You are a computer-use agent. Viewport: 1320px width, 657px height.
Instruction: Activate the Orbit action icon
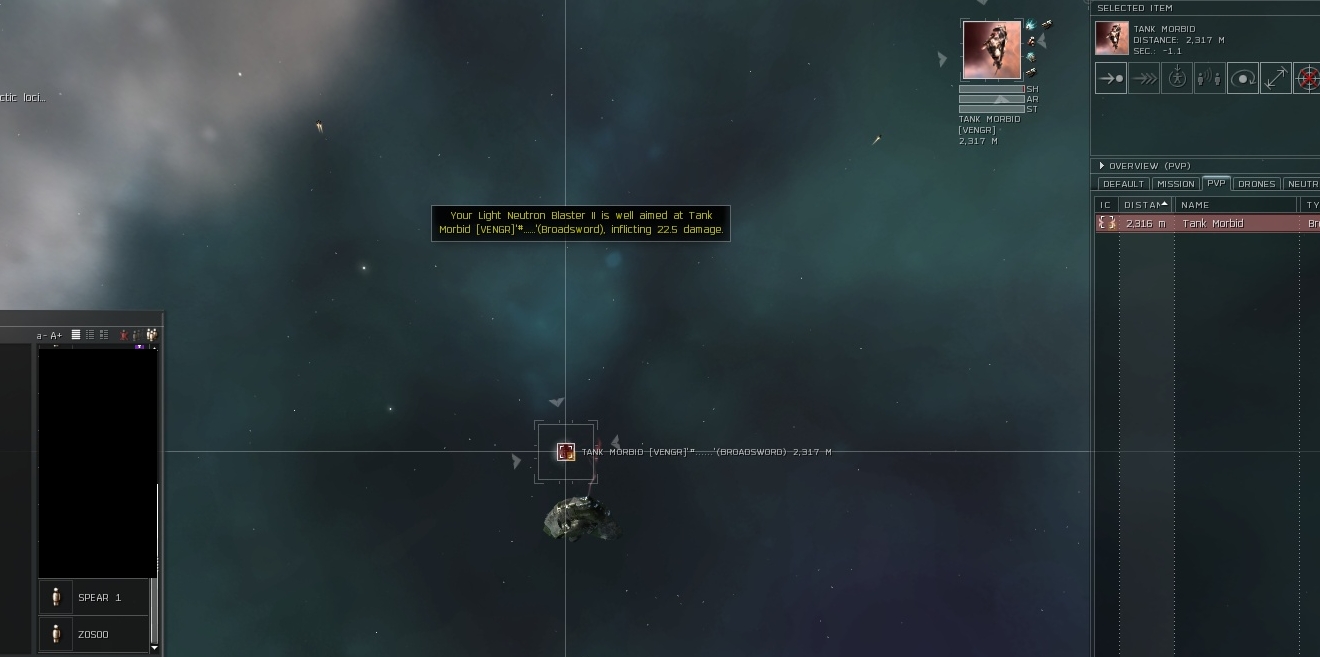pos(1243,78)
